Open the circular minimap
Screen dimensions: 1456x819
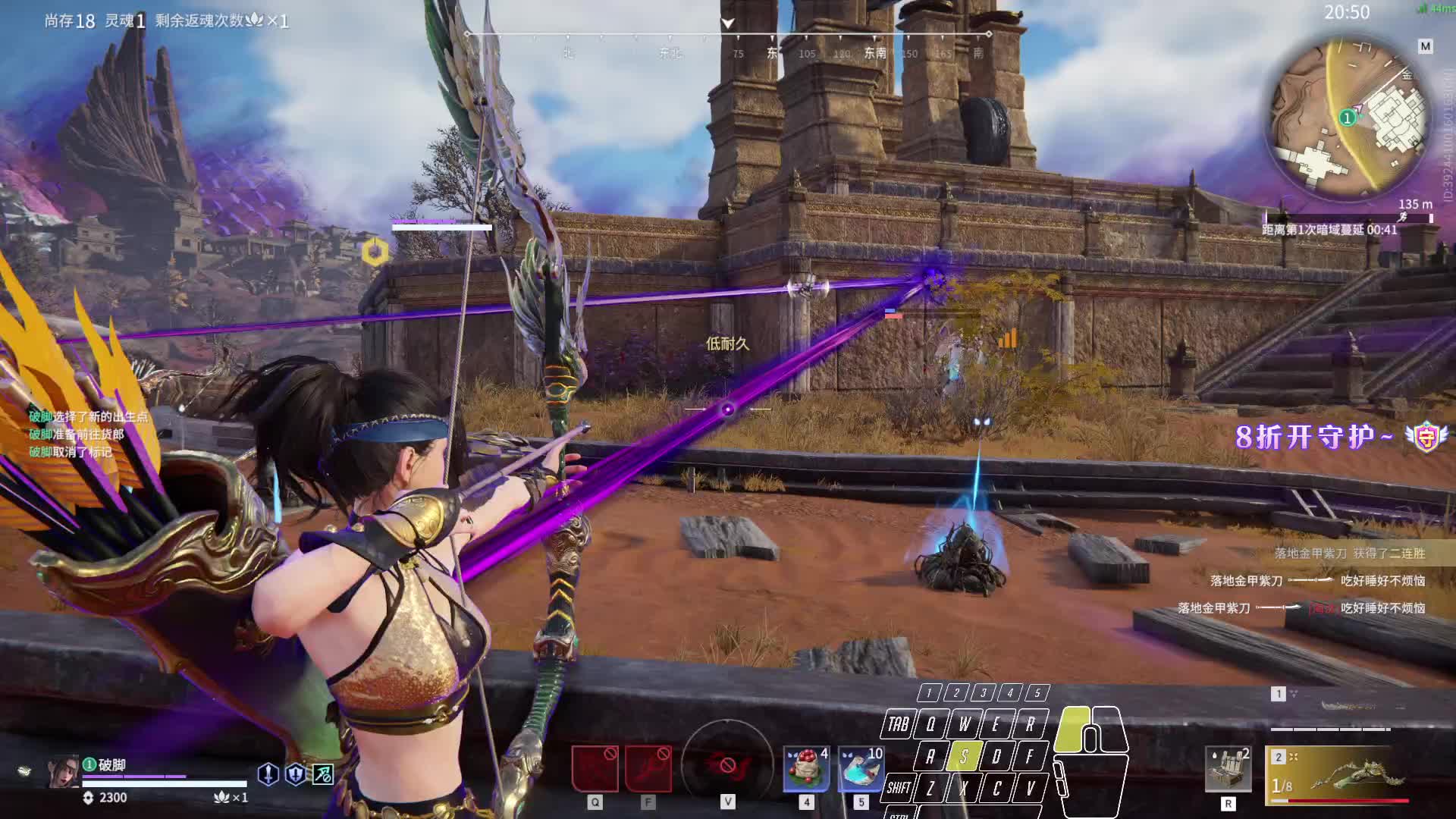1348,118
